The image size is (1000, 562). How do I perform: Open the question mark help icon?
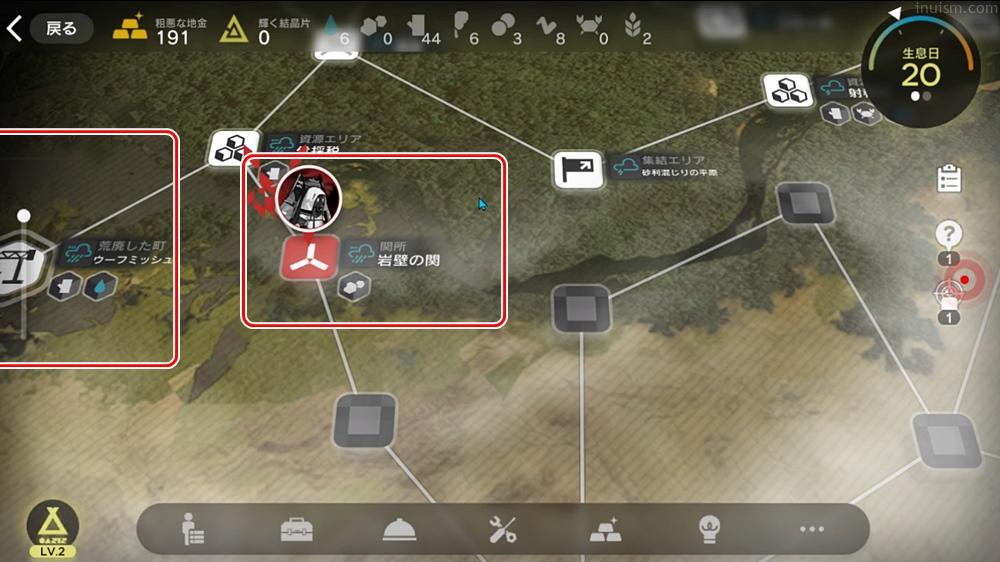click(948, 235)
